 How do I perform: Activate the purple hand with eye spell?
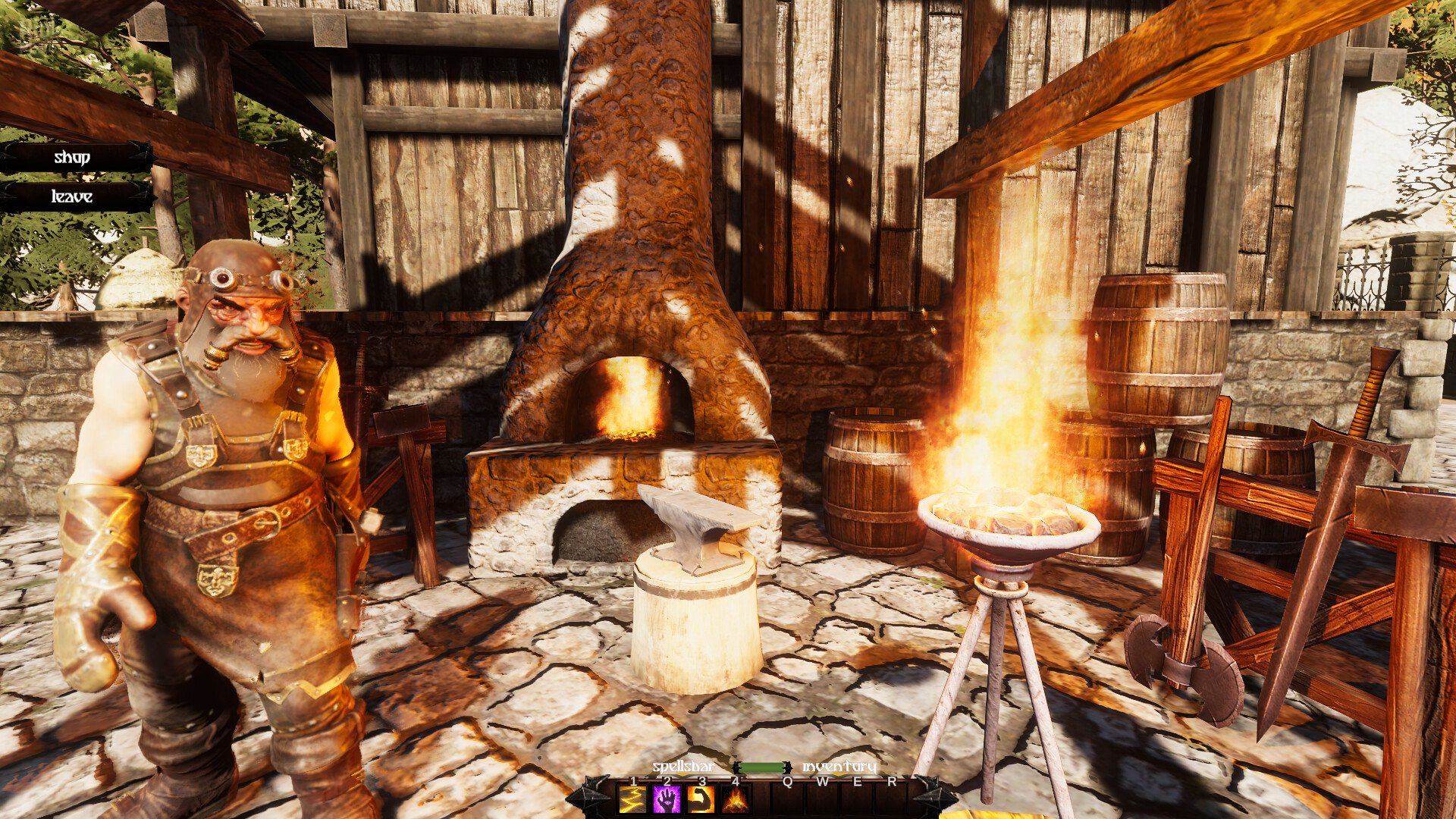[x=667, y=799]
